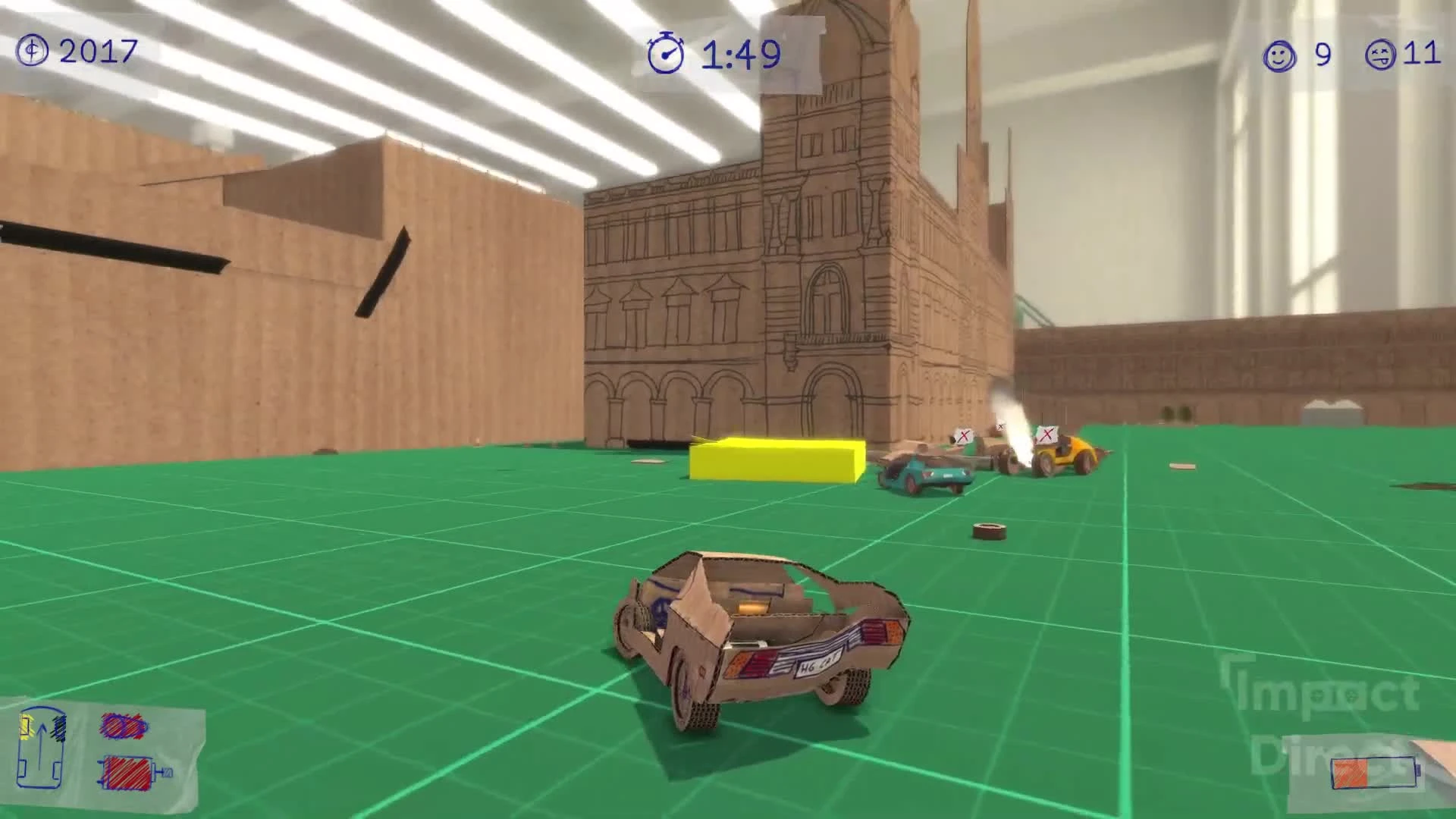Image resolution: width=1456 pixels, height=819 pixels.
Task: Click the stopwatch icon beside the timer
Action: click(666, 54)
